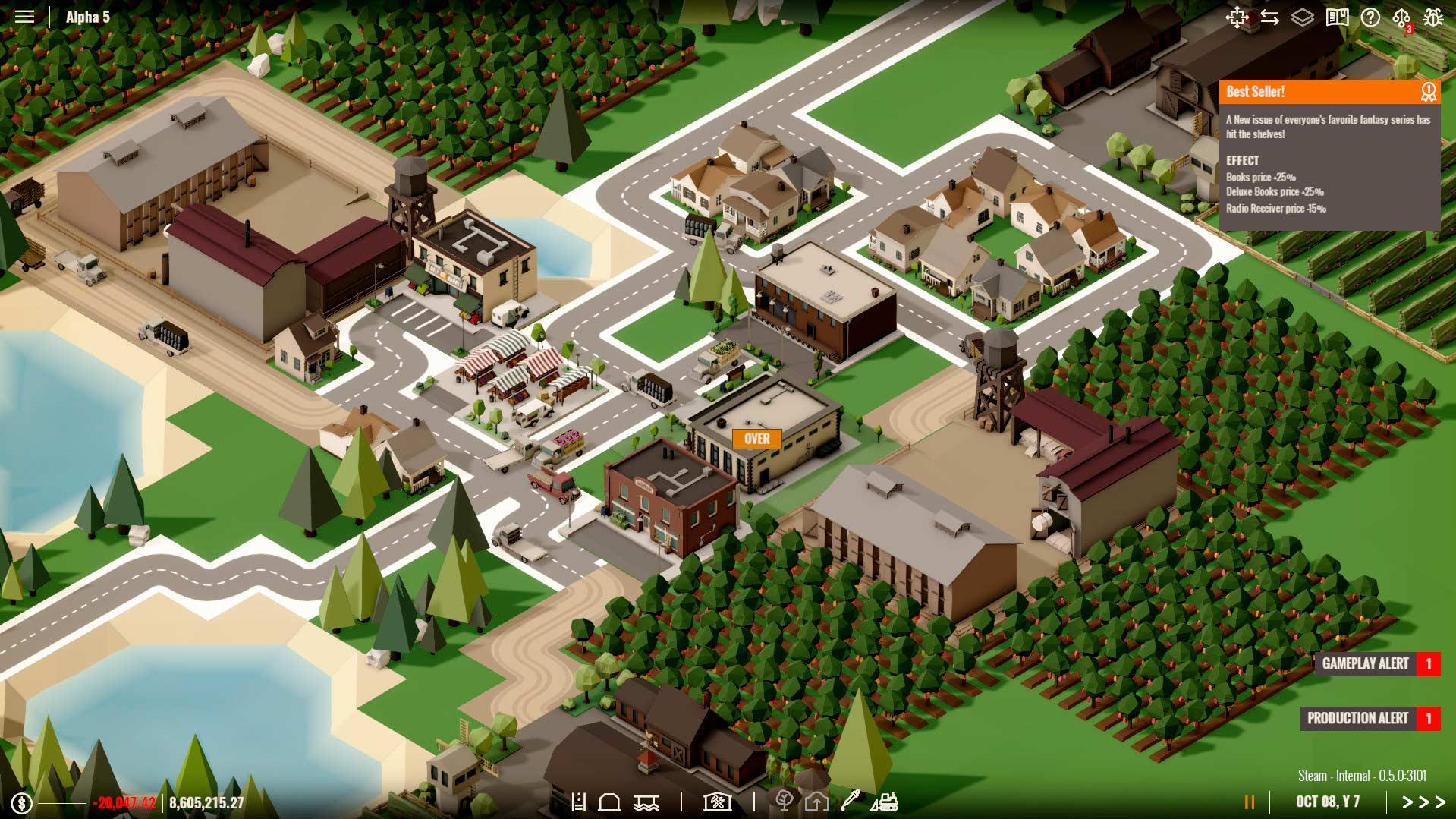Click the four-arrows move icon
Viewport: 1456px width, 819px height.
tap(1237, 17)
